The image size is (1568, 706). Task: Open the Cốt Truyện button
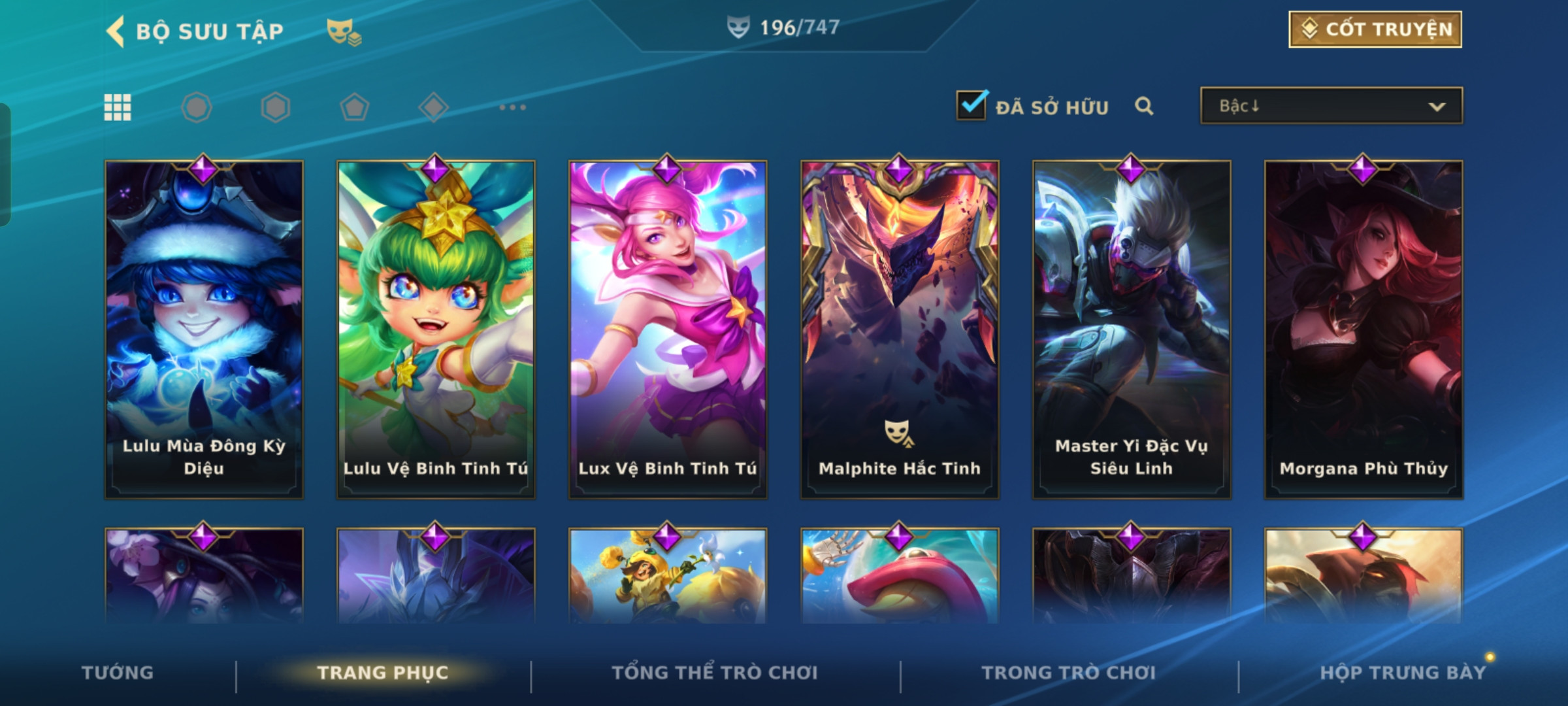pos(1375,29)
